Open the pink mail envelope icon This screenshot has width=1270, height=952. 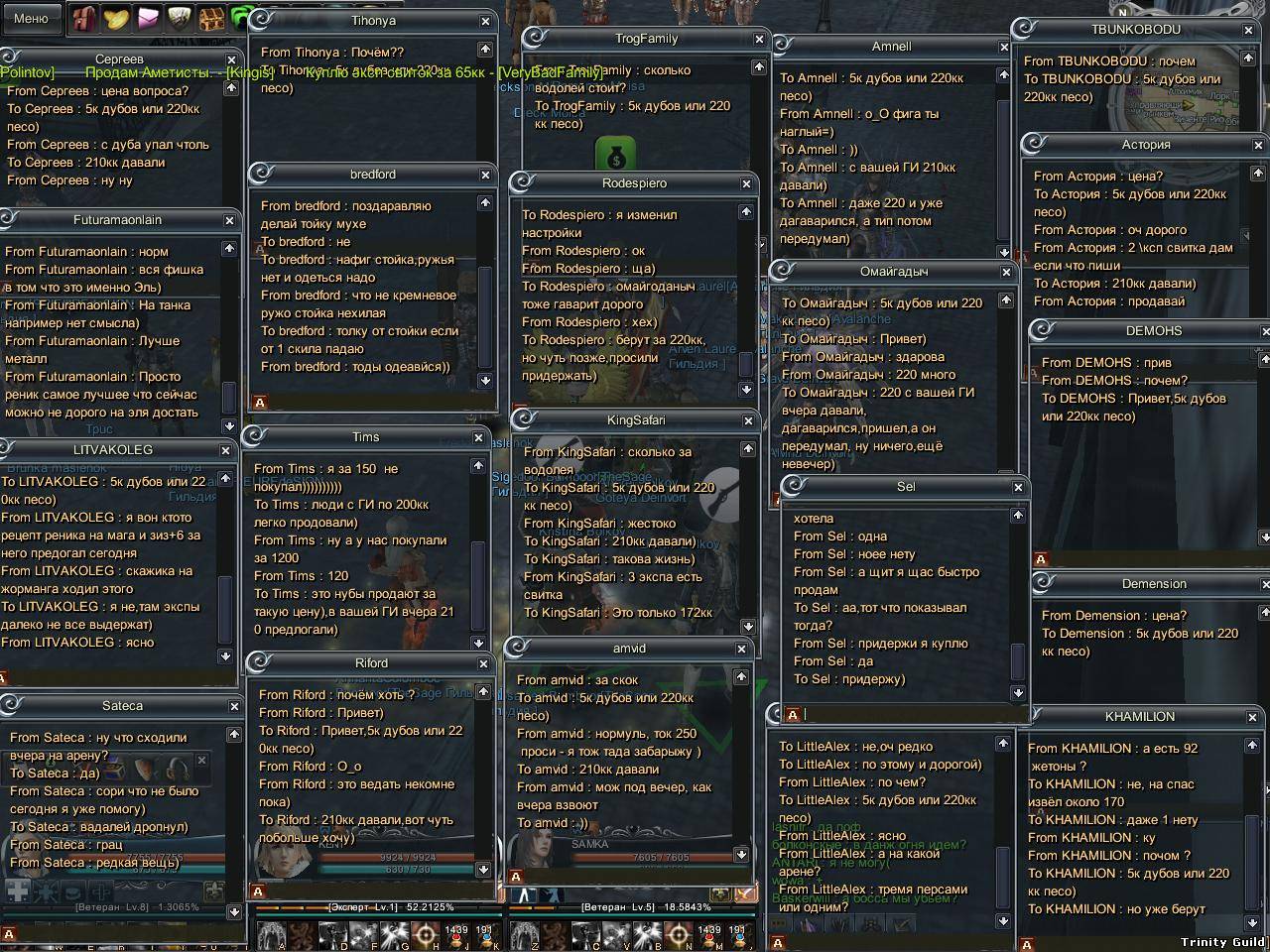[x=149, y=19]
